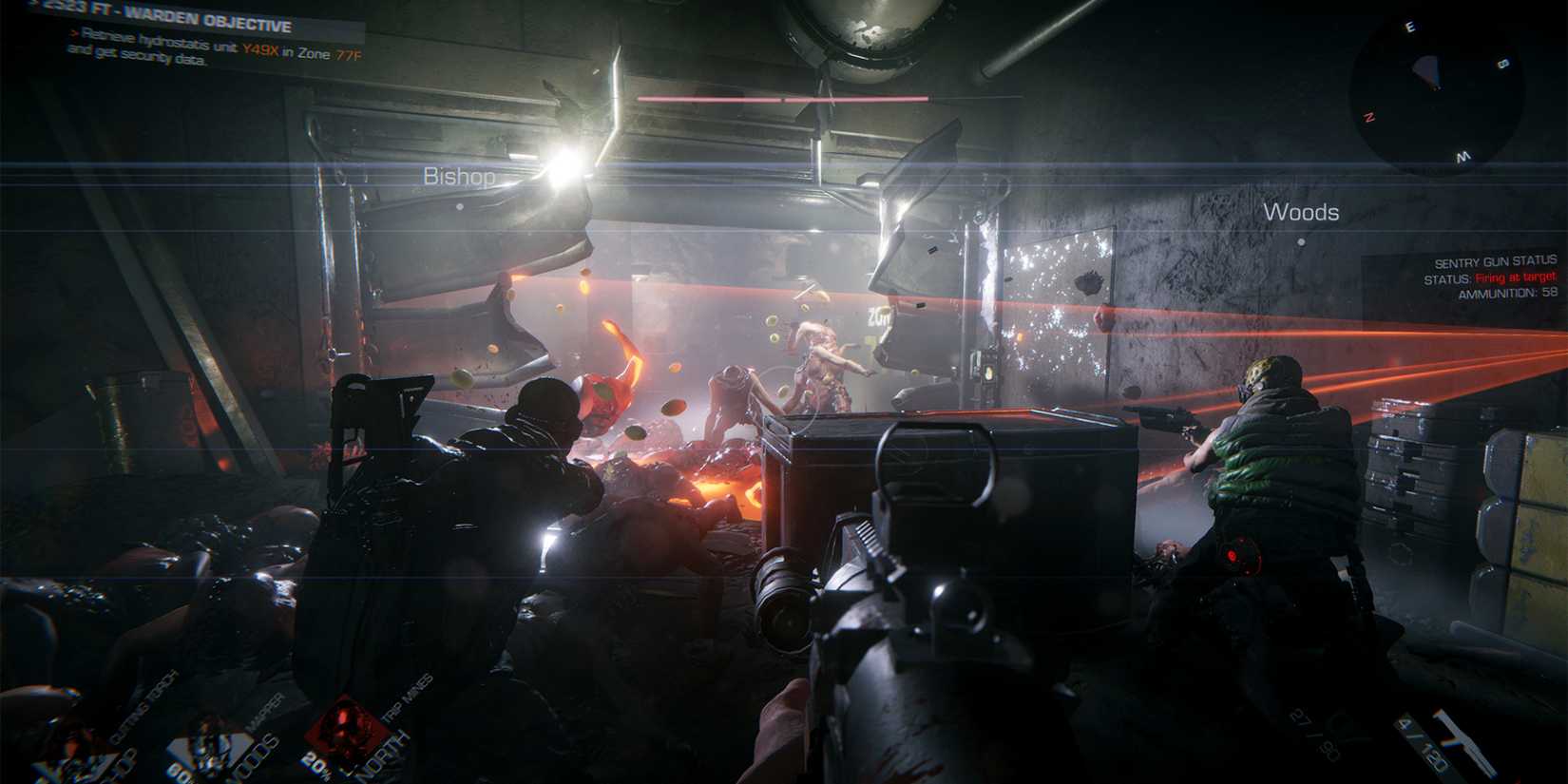The width and height of the screenshot is (1568, 784).
Task: Select the Bishop nametag above the left player
Action: [461, 176]
